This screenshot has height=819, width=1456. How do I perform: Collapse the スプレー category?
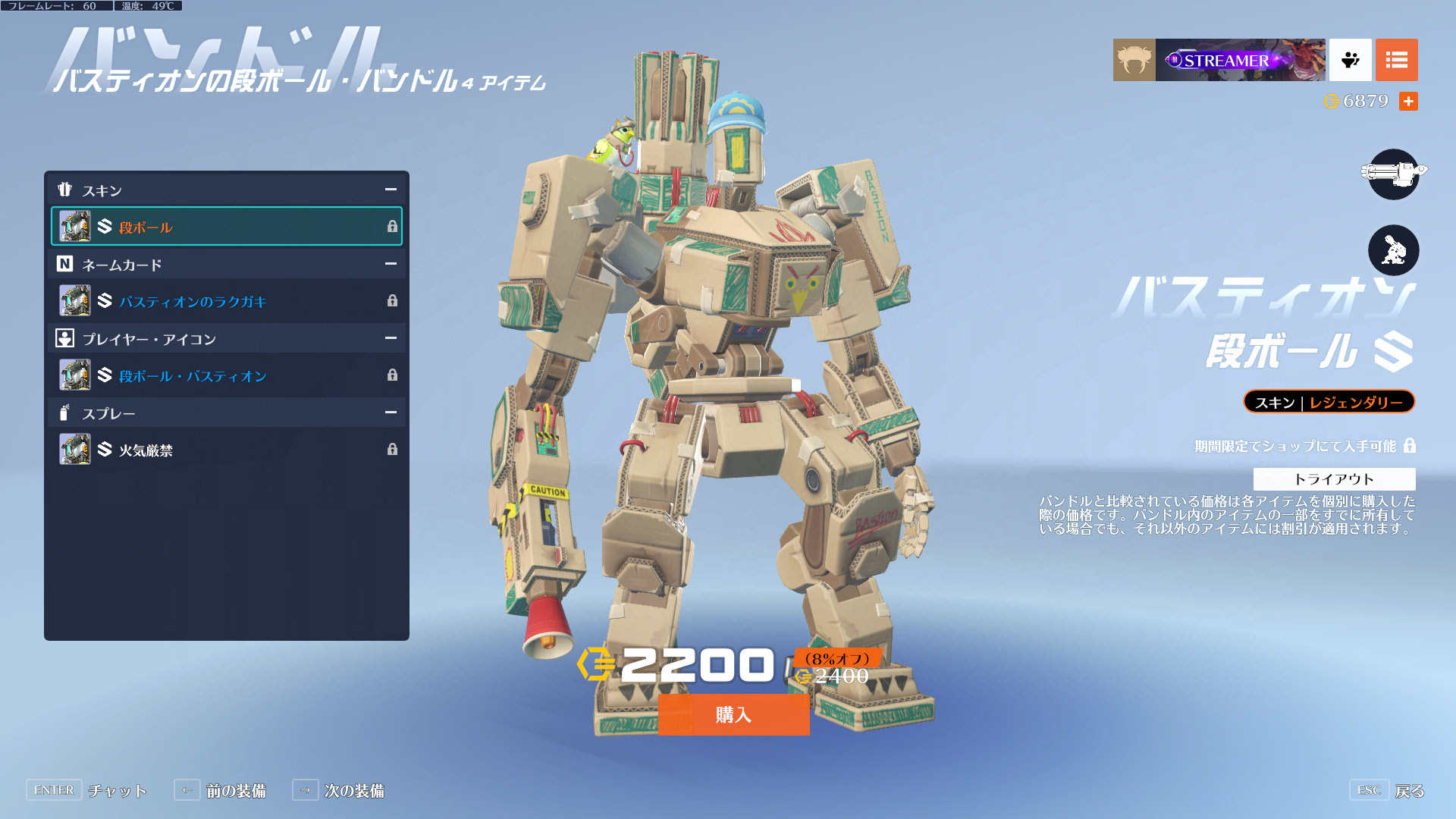391,413
